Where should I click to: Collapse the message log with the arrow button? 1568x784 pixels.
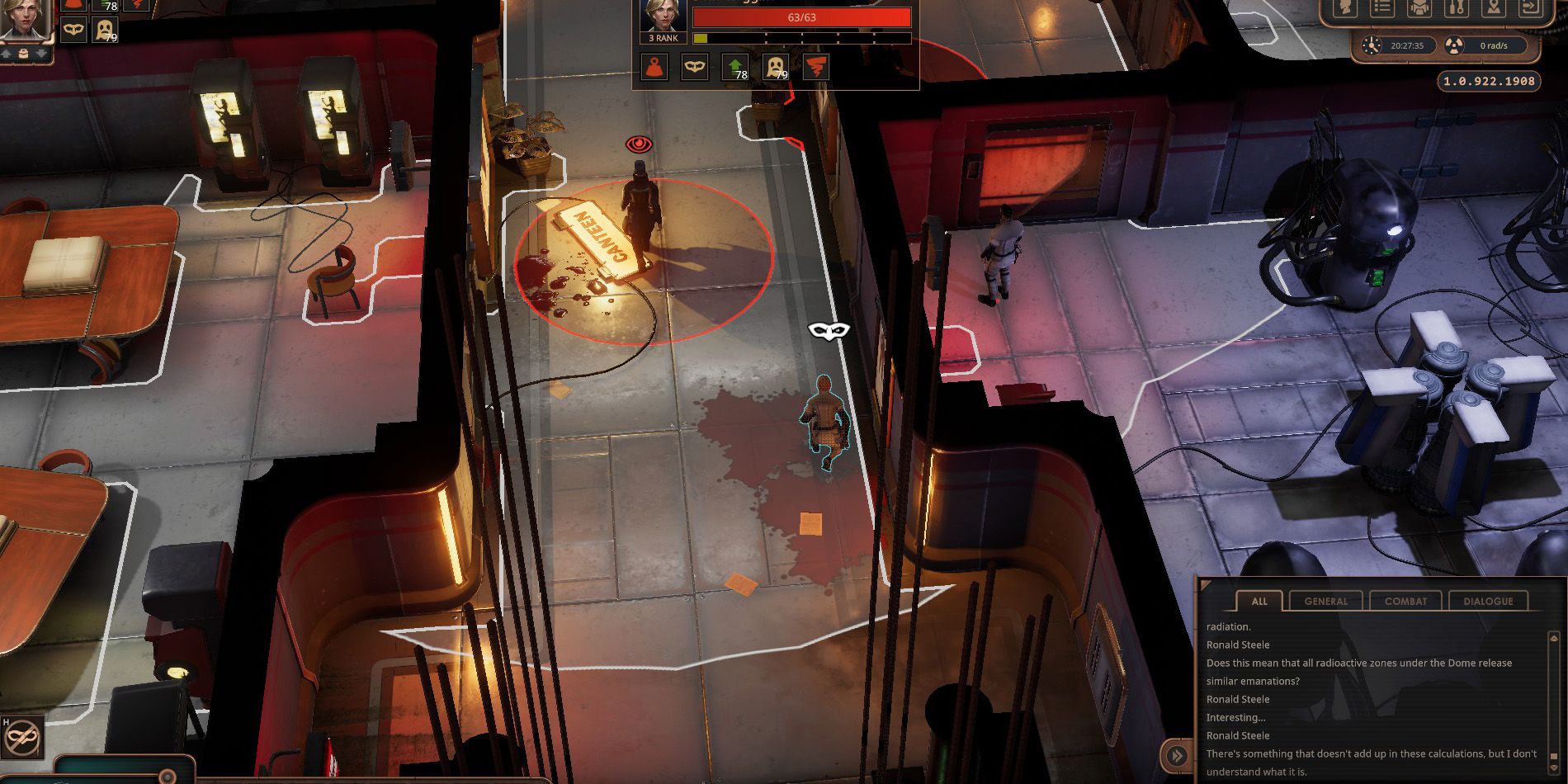[1177, 755]
